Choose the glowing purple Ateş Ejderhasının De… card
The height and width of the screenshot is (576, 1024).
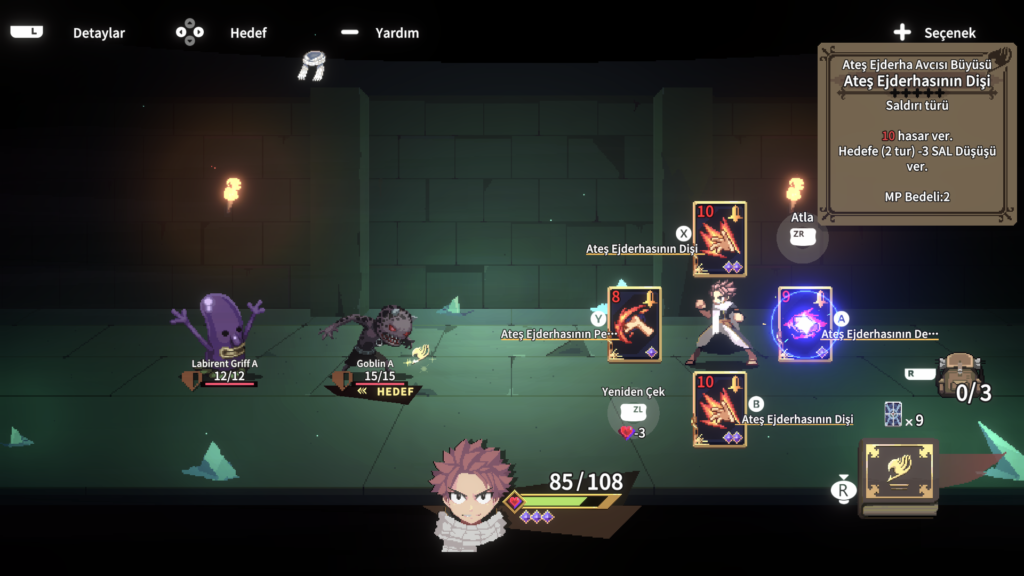[804, 324]
